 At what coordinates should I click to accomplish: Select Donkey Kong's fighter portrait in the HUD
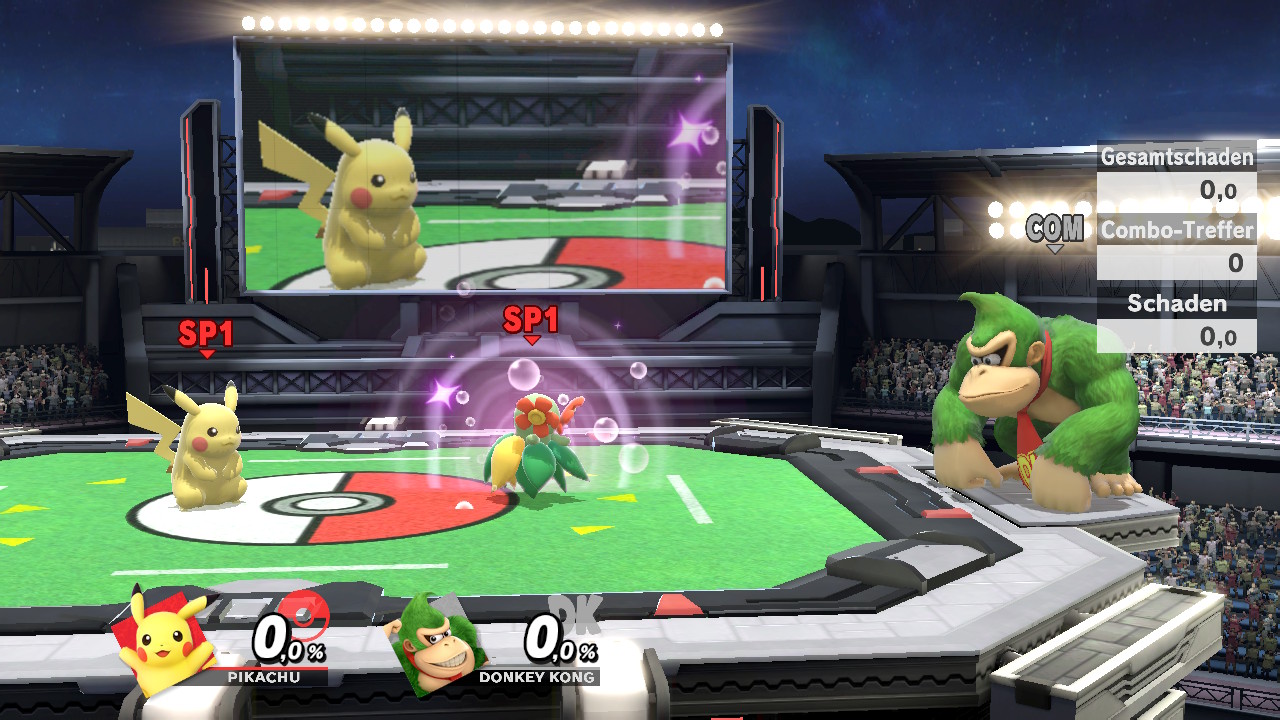point(437,645)
